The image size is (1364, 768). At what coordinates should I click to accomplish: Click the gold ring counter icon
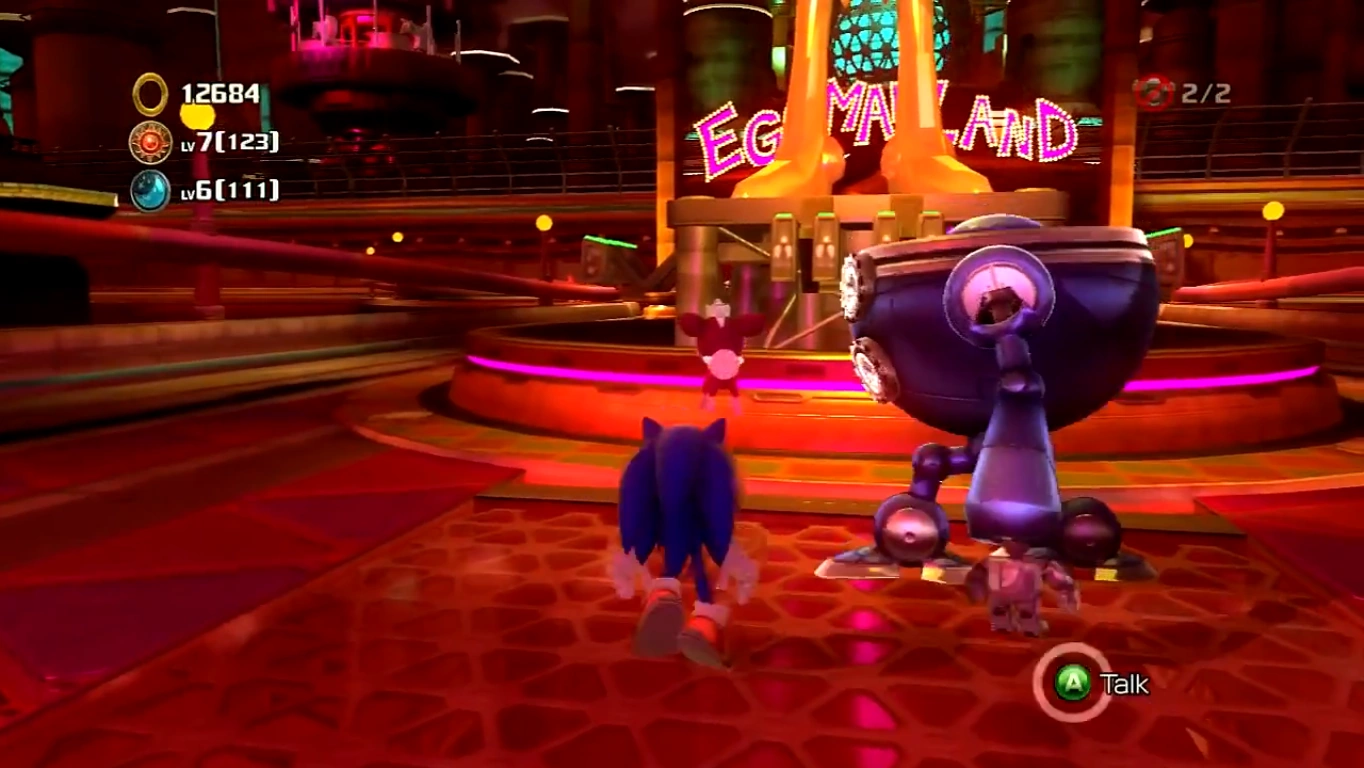pyautogui.click(x=150, y=95)
